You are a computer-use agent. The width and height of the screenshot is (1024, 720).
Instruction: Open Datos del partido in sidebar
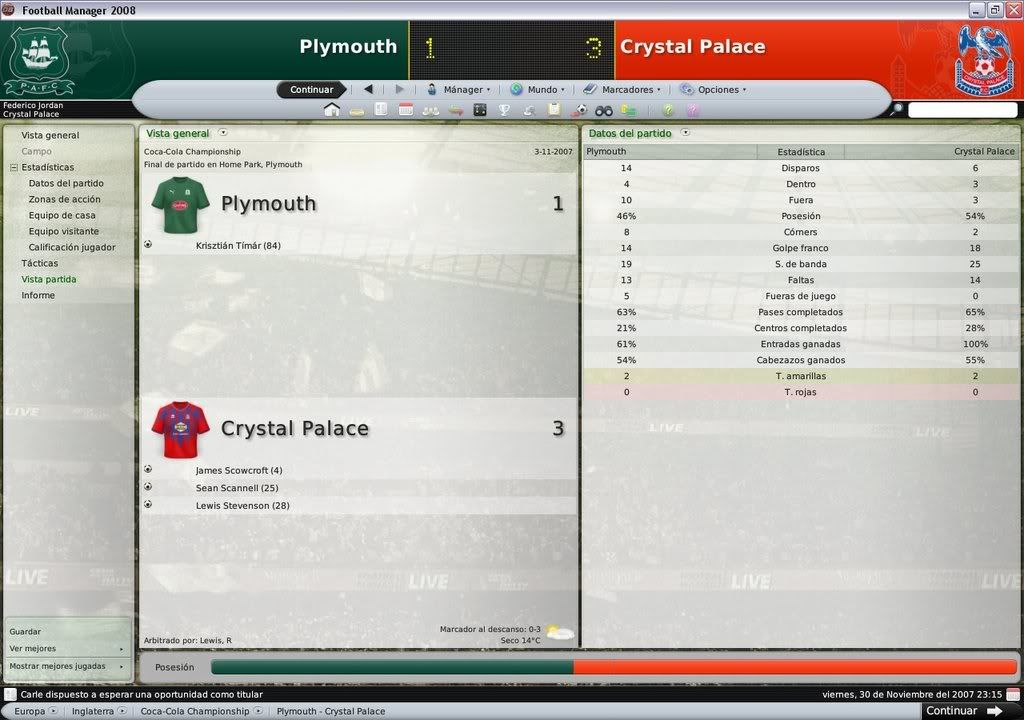(x=66, y=183)
